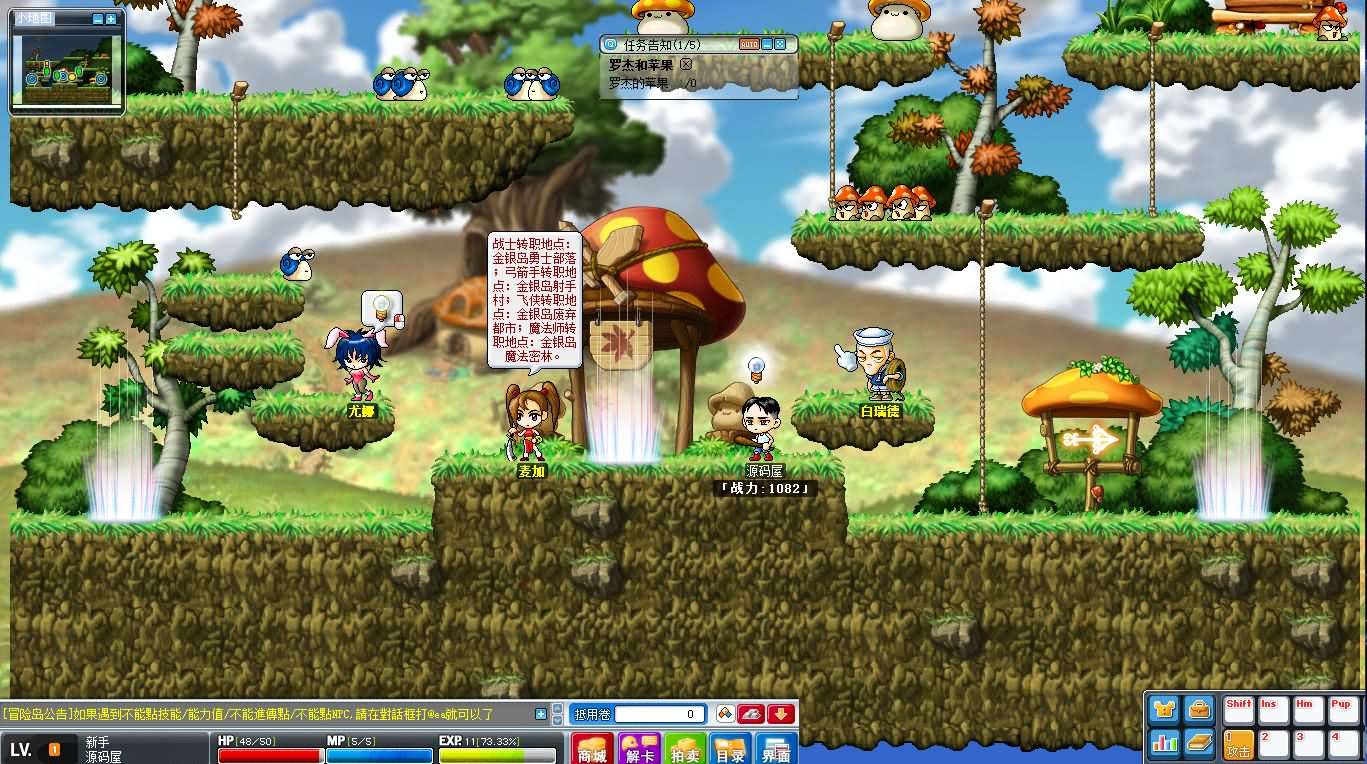The image size is (1367, 764).
Task: Click the red down-arrow beside the coupon field
Action: coord(781,713)
